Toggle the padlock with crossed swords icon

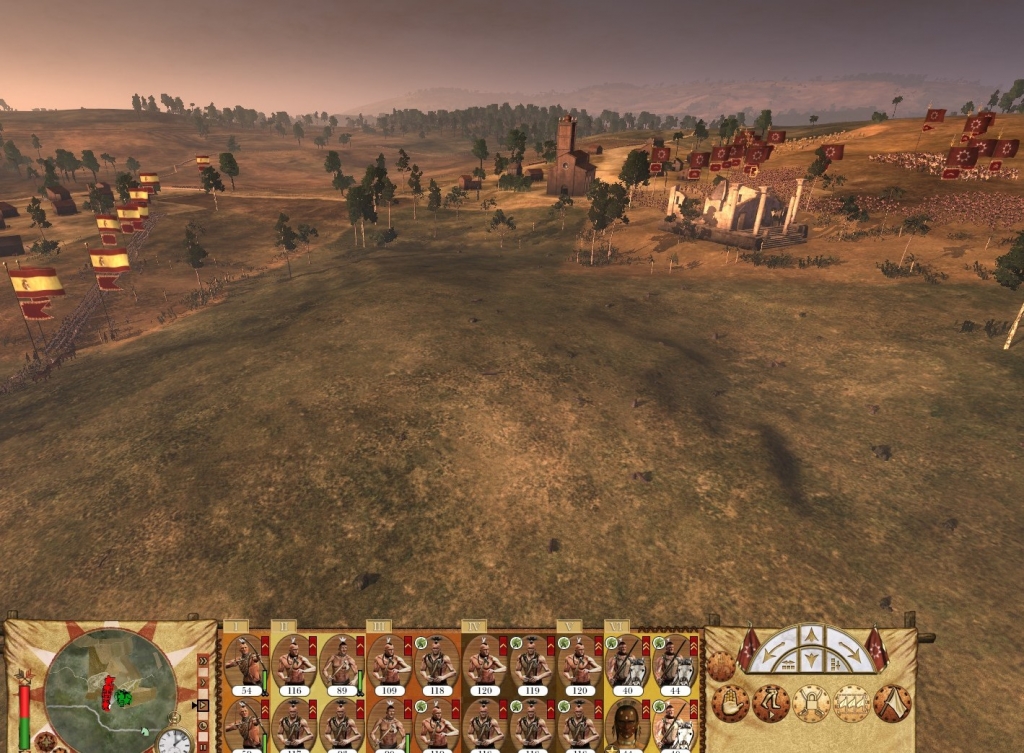[x=812, y=703]
